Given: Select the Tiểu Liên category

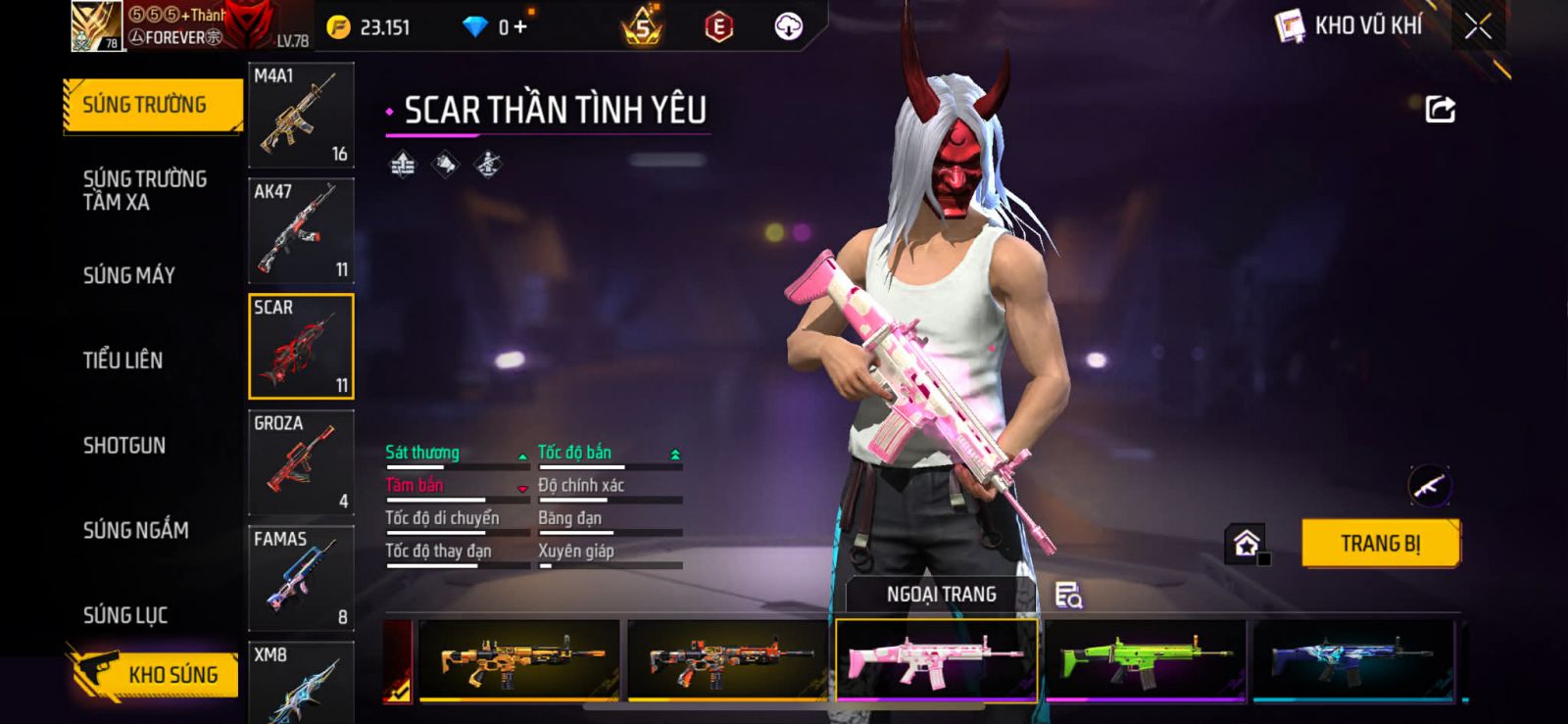Looking at the screenshot, I should pyautogui.click(x=122, y=361).
